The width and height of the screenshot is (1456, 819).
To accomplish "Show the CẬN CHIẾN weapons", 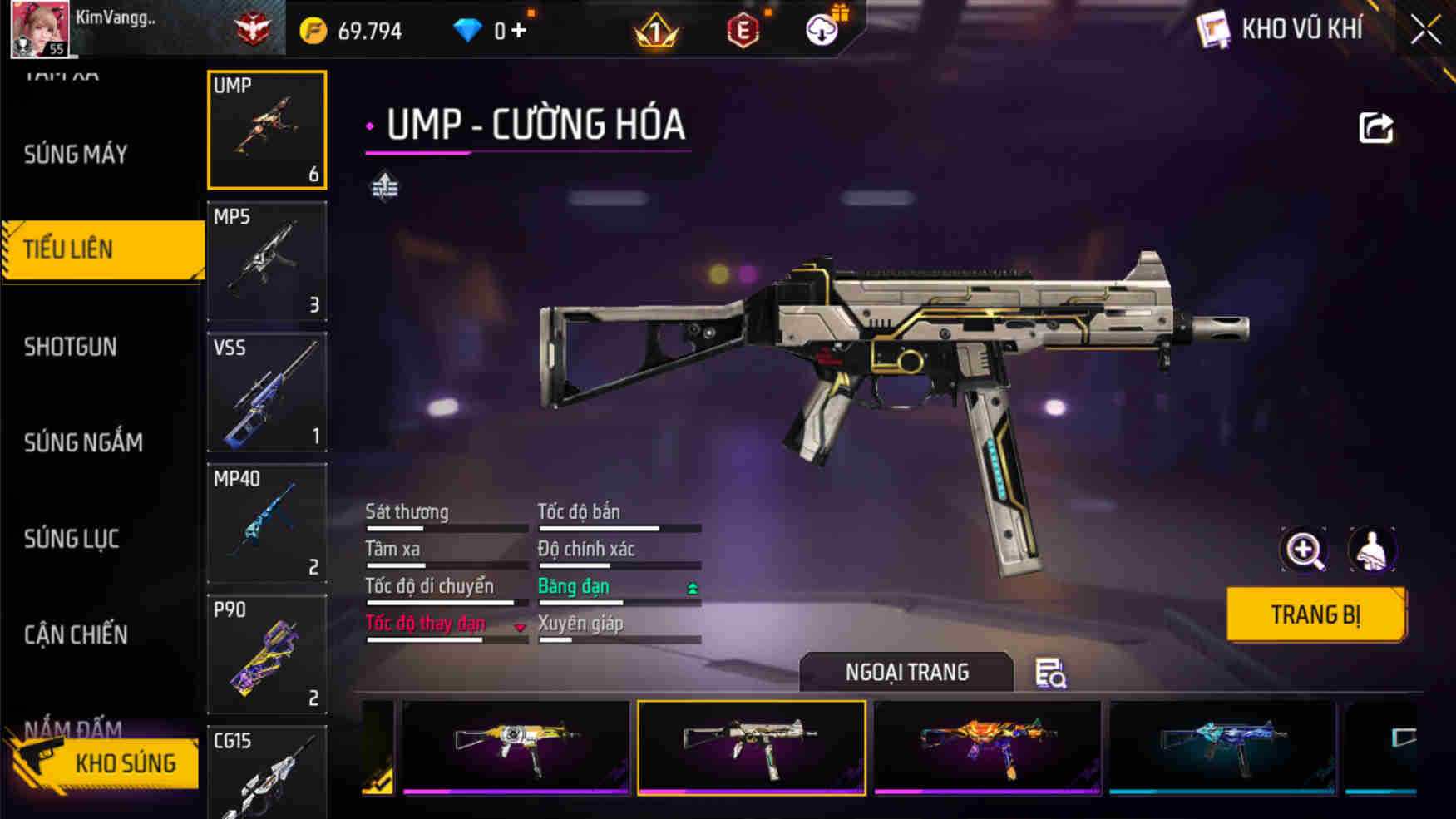I will (76, 635).
